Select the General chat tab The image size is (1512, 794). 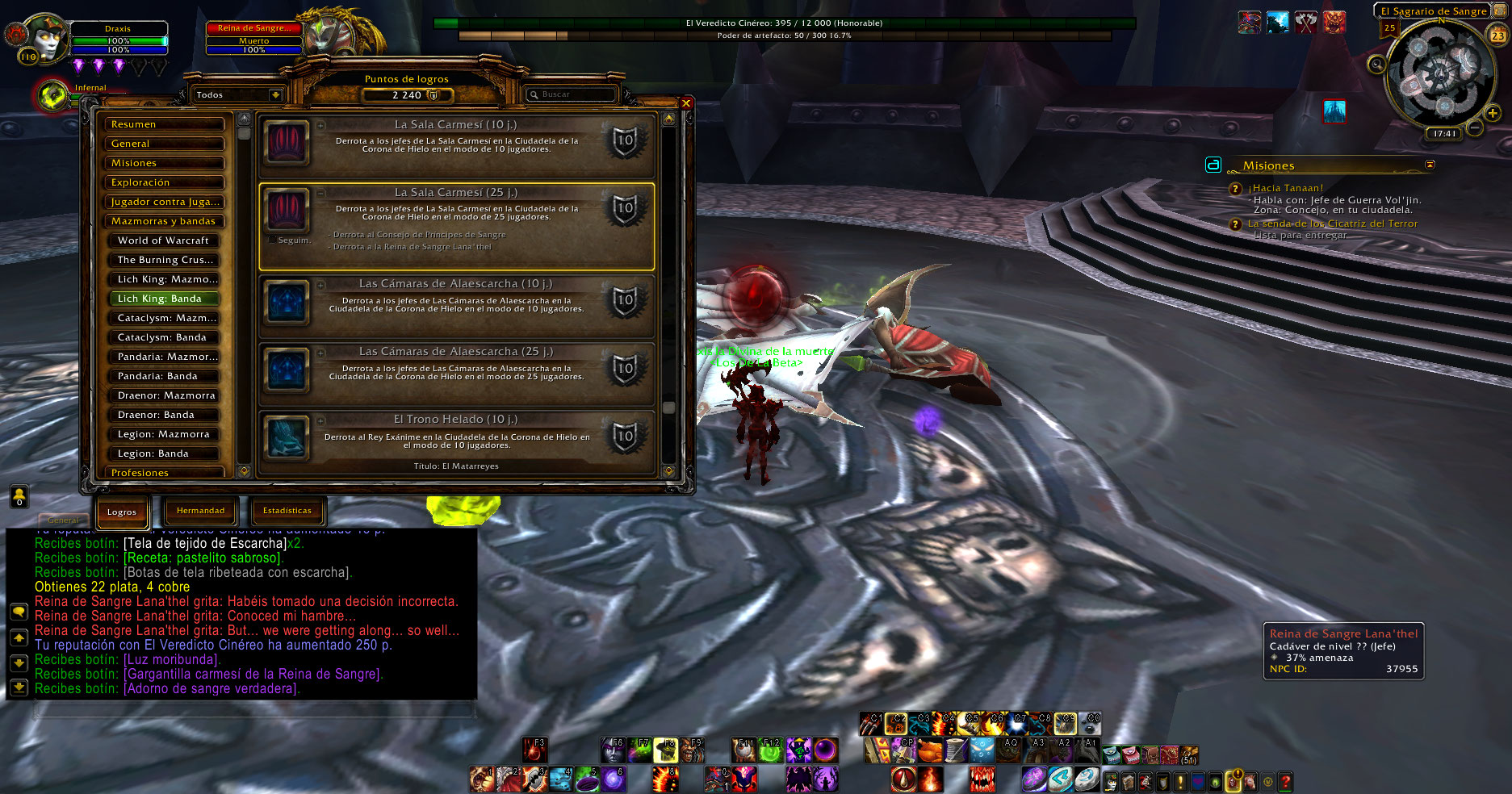pos(63,520)
